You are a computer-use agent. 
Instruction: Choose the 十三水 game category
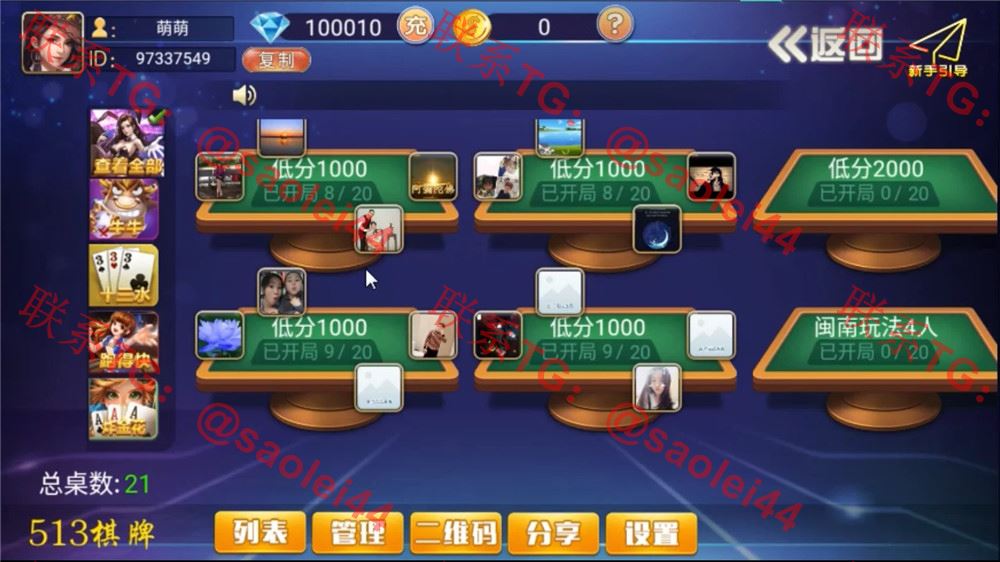124,276
